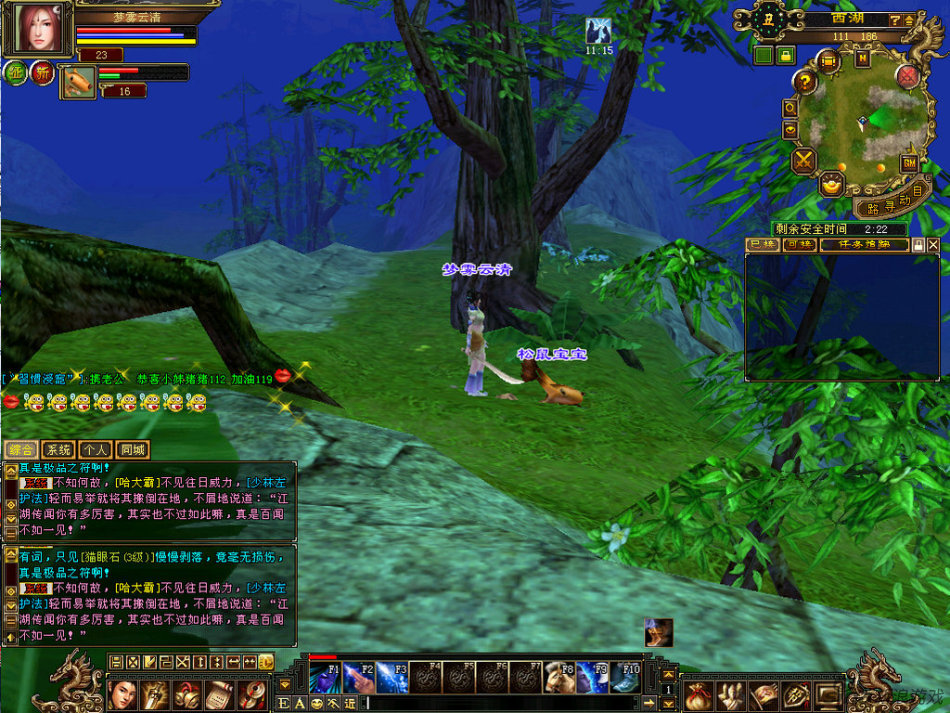This screenshot has height=713, width=950.
Task: Click the minimap magnifier search button
Action: (x=790, y=107)
